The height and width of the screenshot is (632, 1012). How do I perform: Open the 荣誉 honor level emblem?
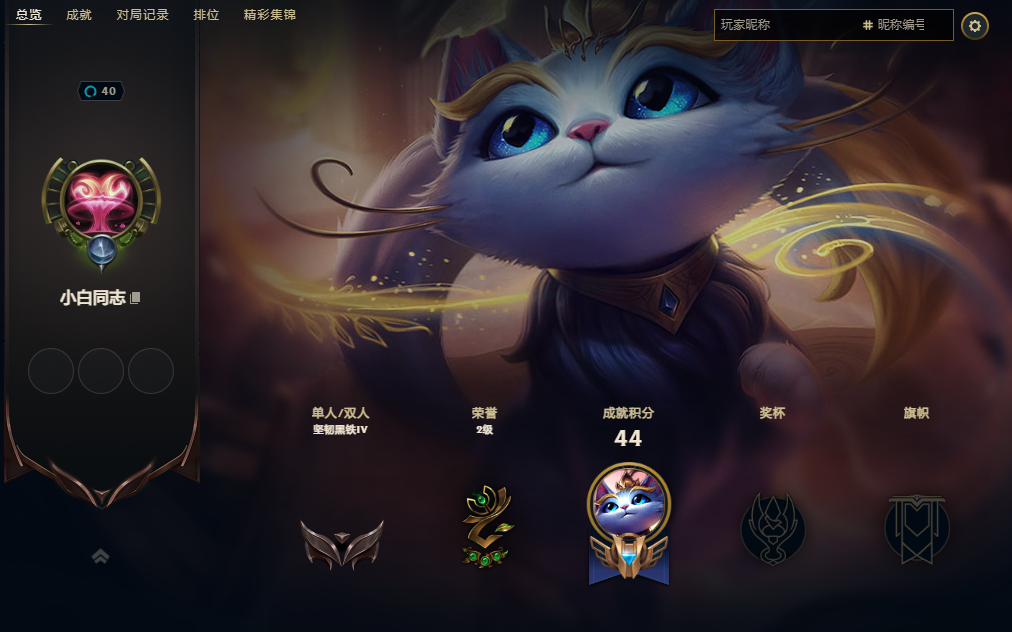point(486,528)
